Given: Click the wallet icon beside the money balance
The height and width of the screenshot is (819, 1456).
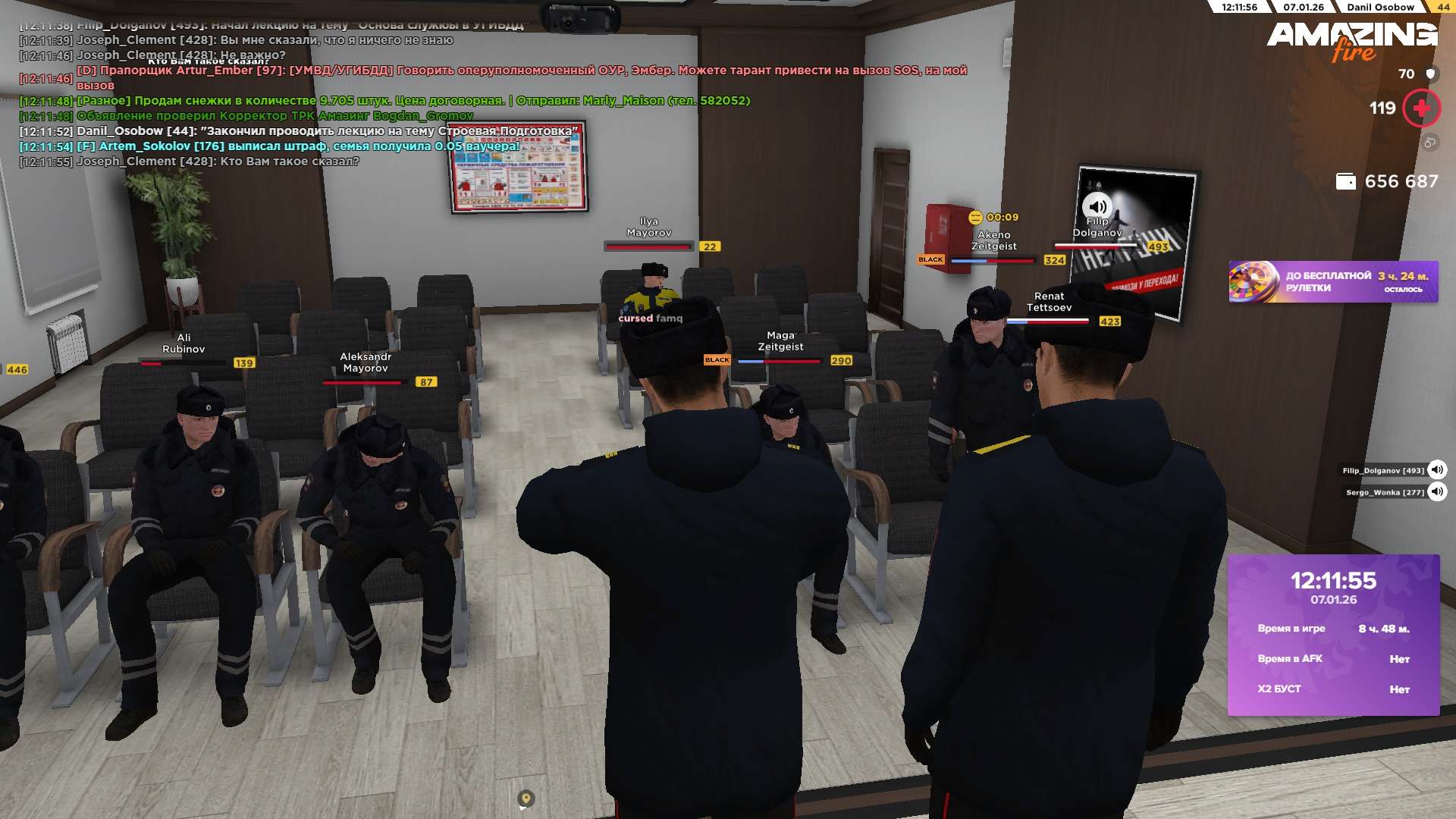Looking at the screenshot, I should point(1345,182).
